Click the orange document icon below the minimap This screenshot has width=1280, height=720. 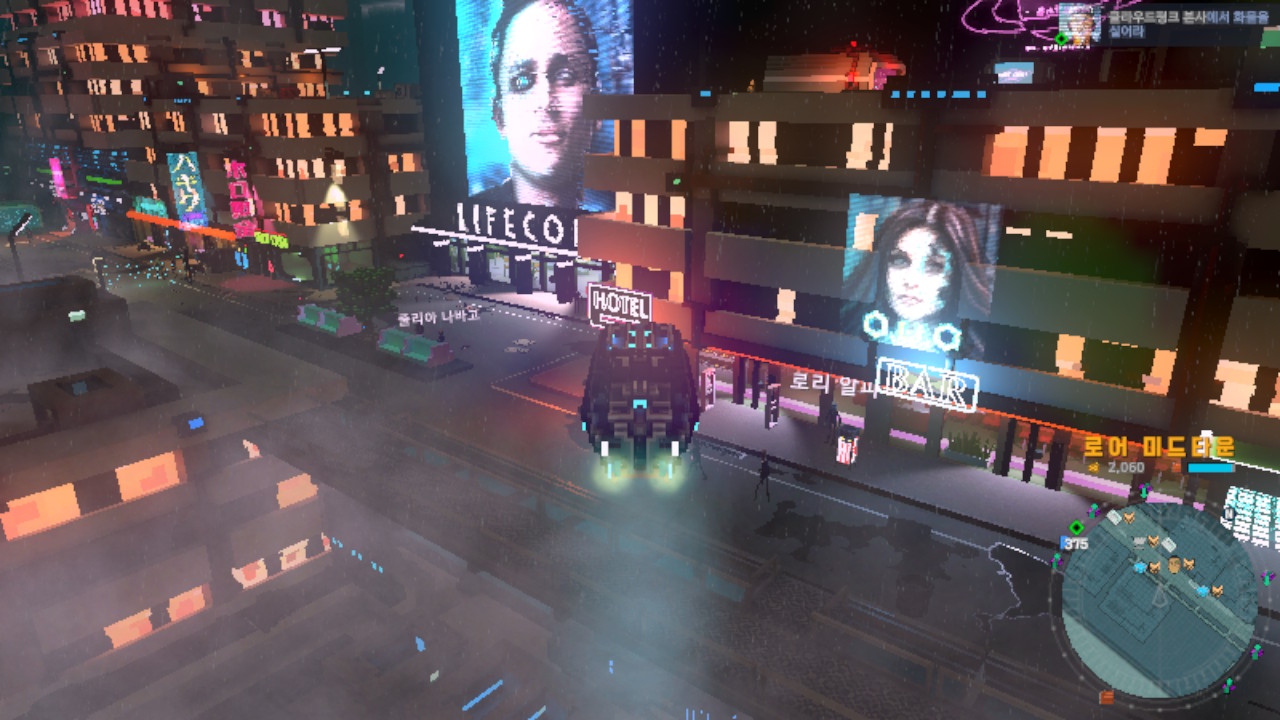tap(1105, 696)
